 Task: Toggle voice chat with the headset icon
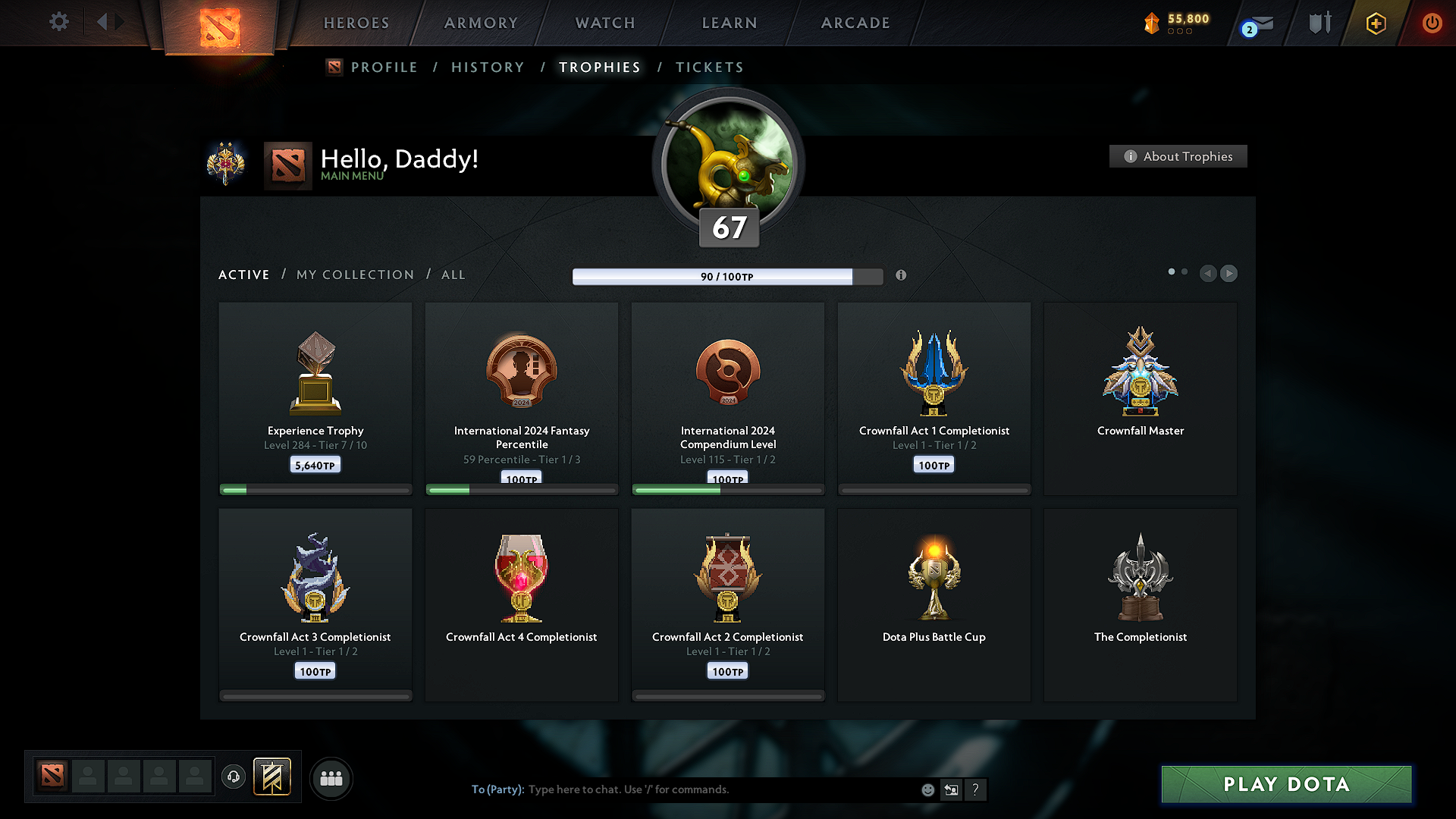click(234, 778)
